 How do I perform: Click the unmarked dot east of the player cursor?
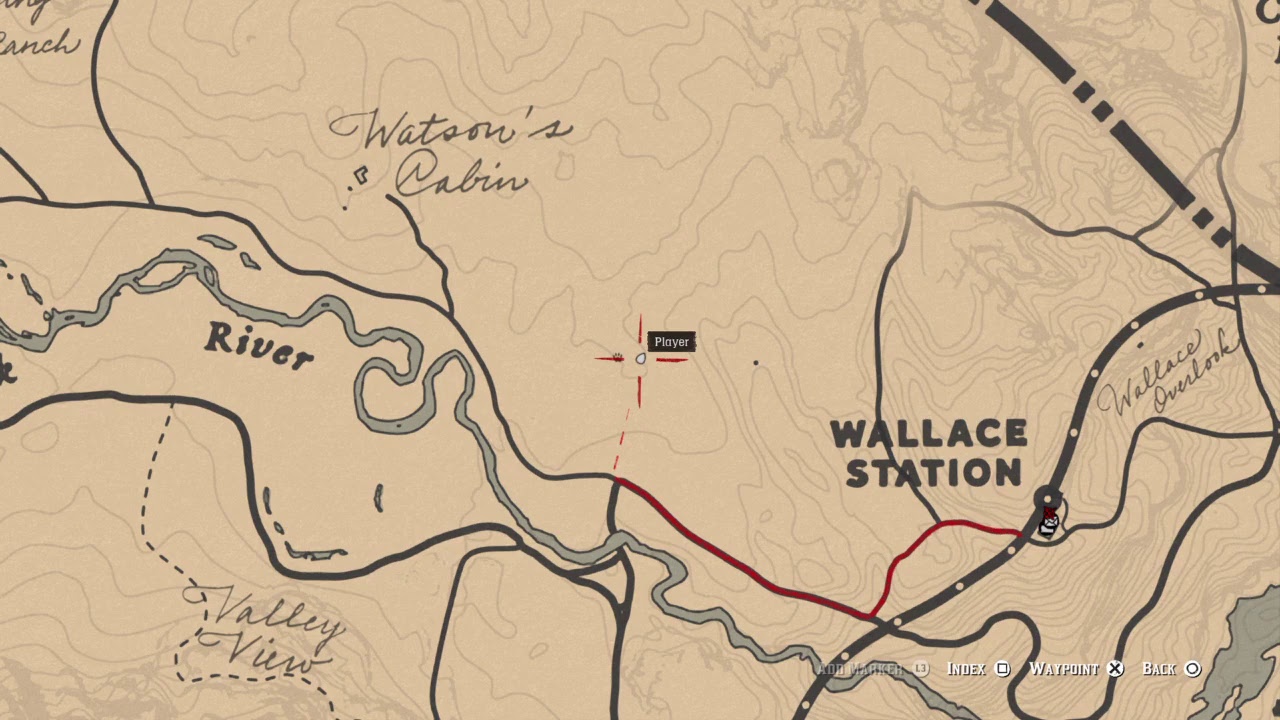coord(756,361)
